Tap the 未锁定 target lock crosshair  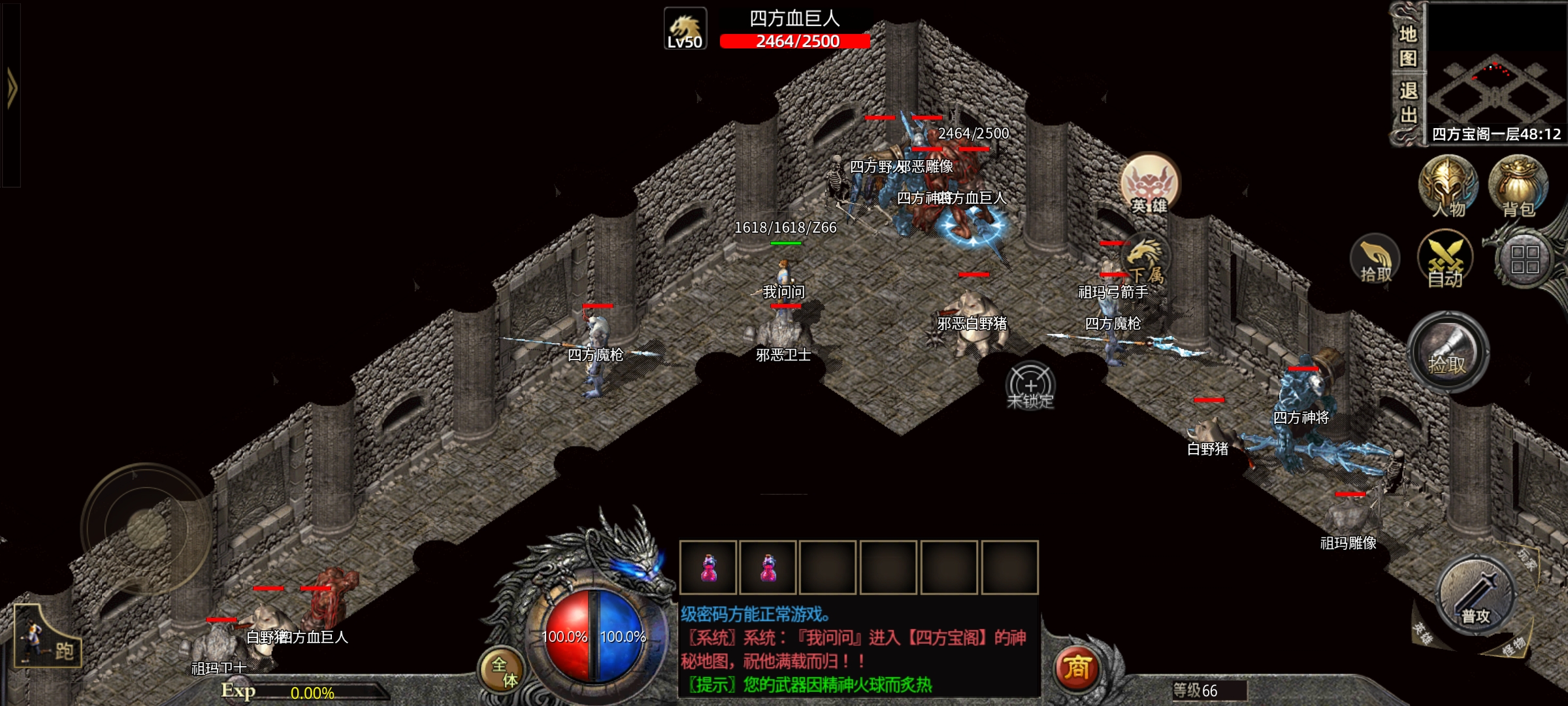pyautogui.click(x=1030, y=387)
